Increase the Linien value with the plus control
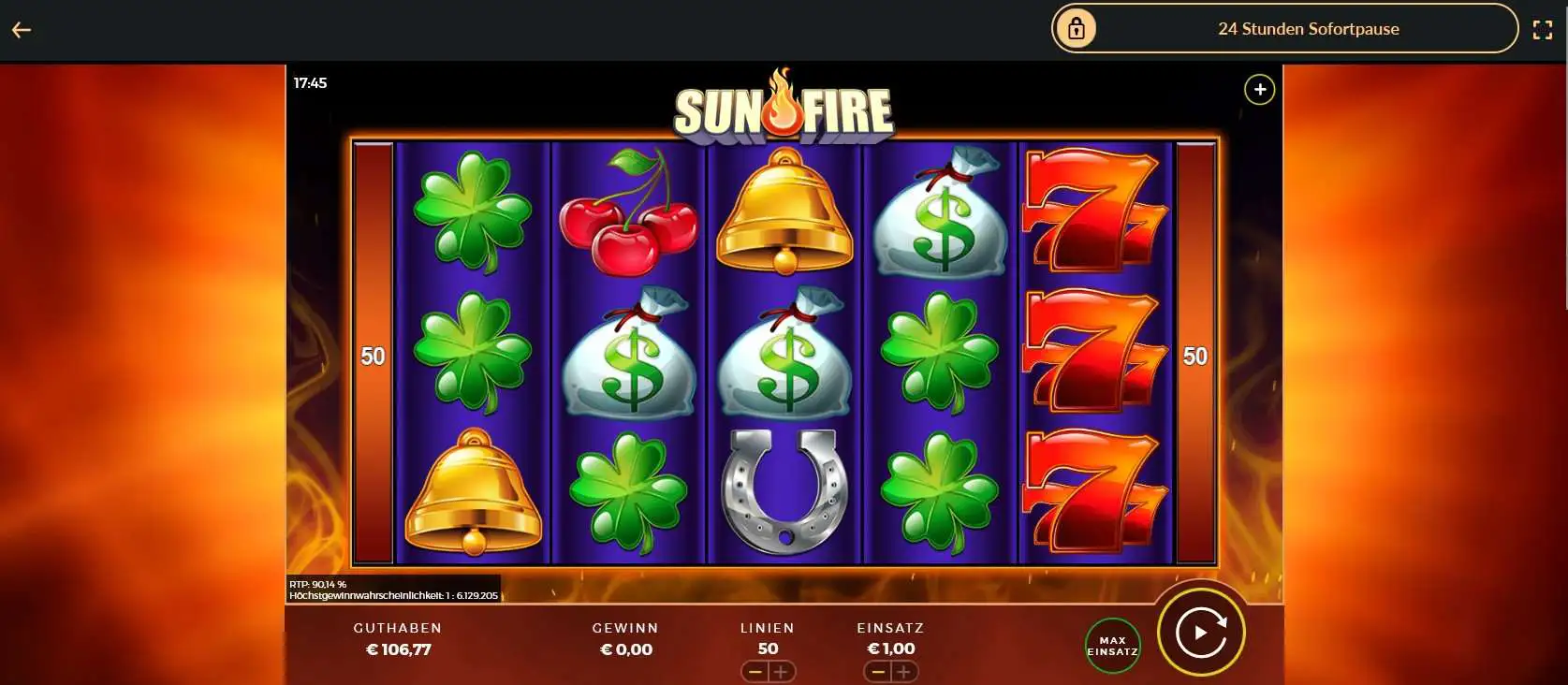1568x685 pixels. (x=783, y=672)
